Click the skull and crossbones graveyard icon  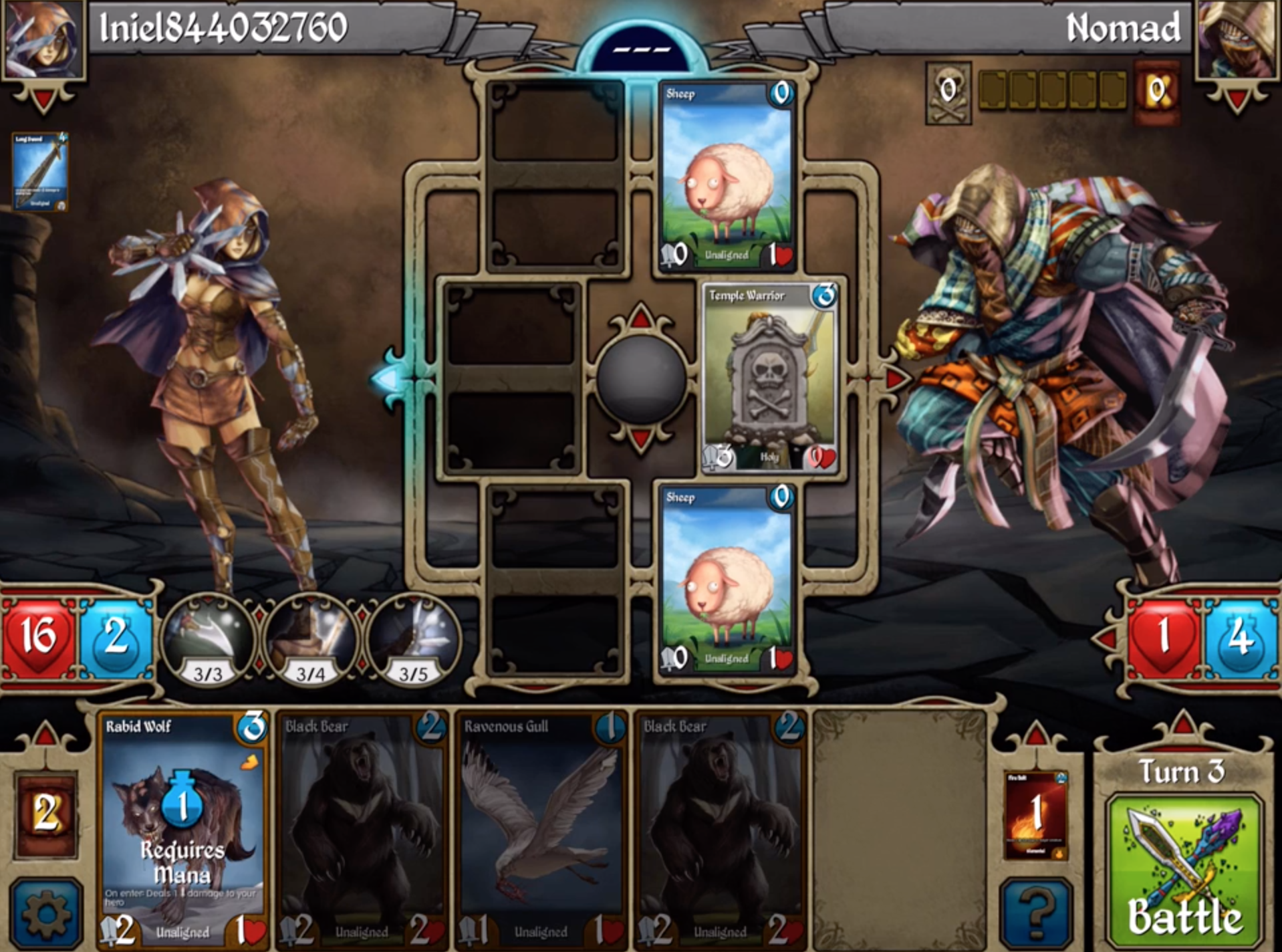tap(948, 93)
